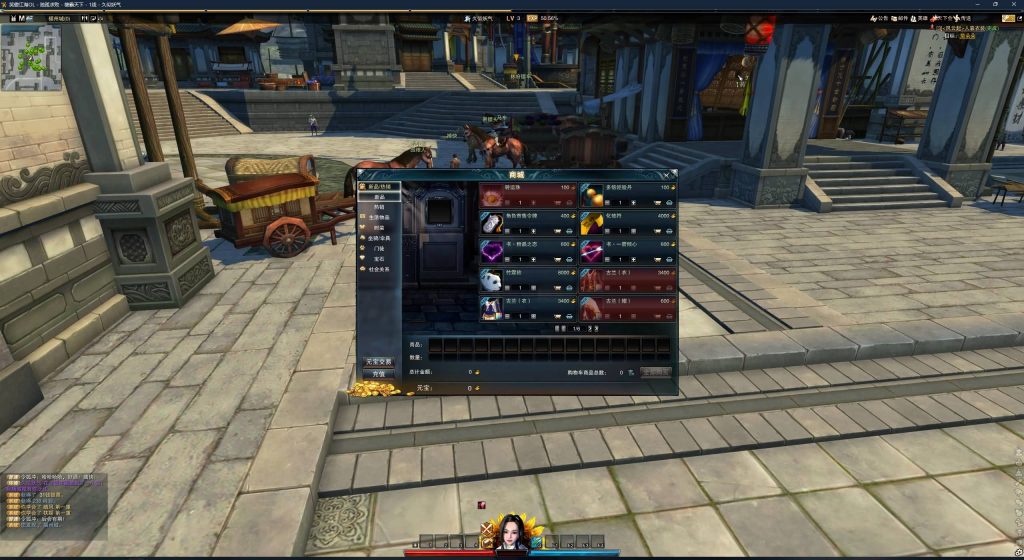1024x560 pixels.
Task: Pick the white panda pet item
Action: click(491, 279)
